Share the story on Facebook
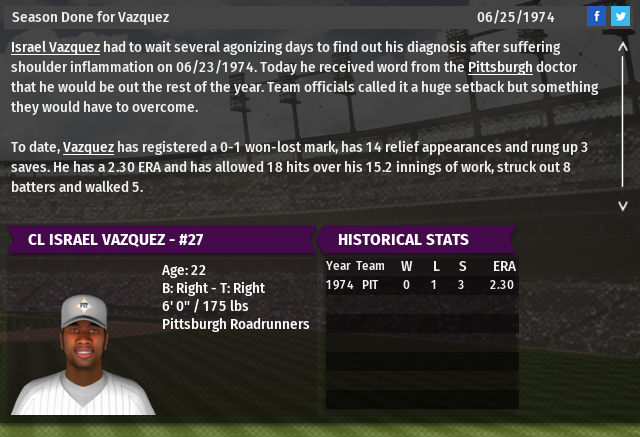Image resolution: width=640 pixels, height=437 pixels. click(596, 16)
